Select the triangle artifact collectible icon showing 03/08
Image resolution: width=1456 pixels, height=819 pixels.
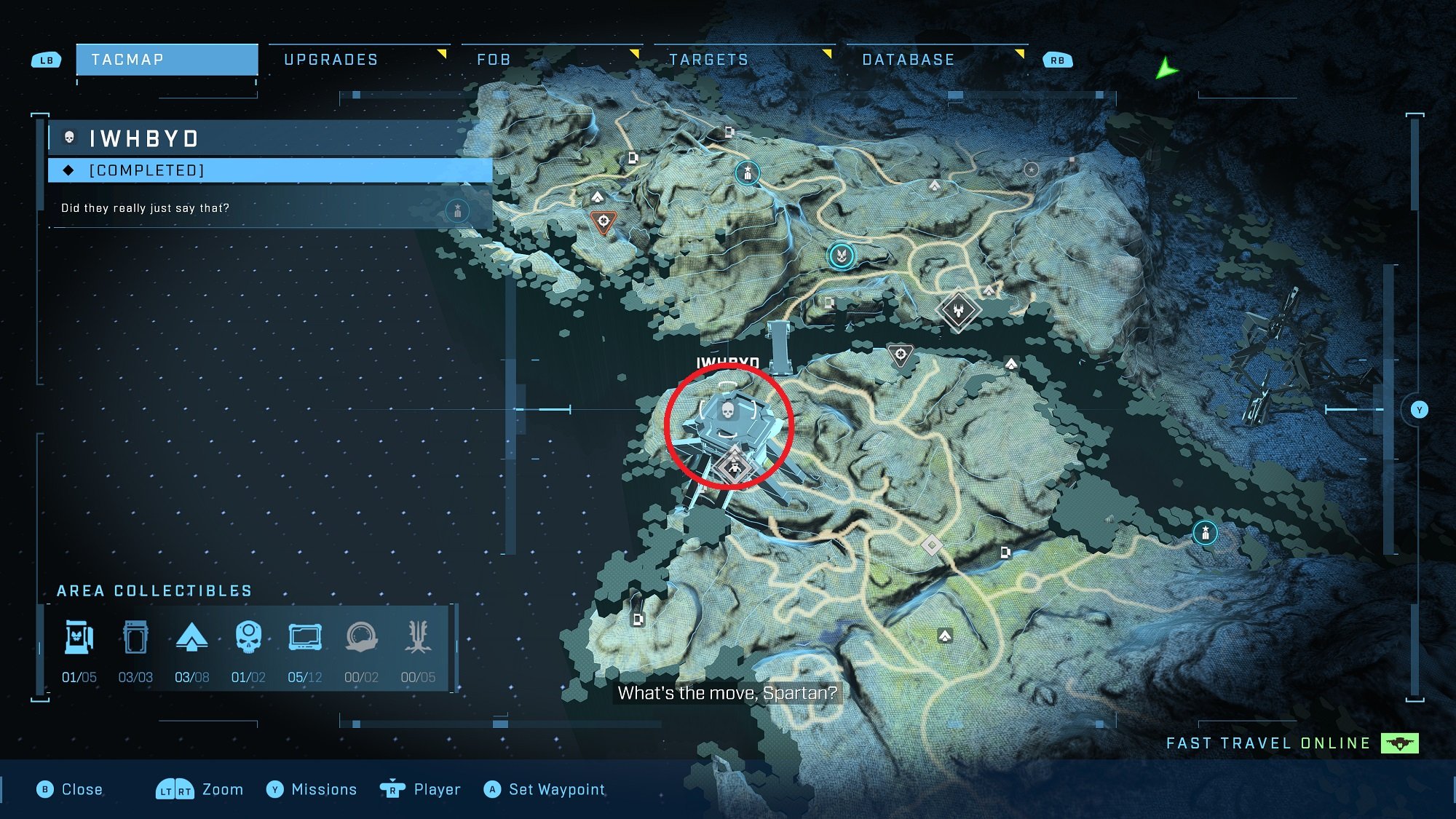(x=192, y=638)
